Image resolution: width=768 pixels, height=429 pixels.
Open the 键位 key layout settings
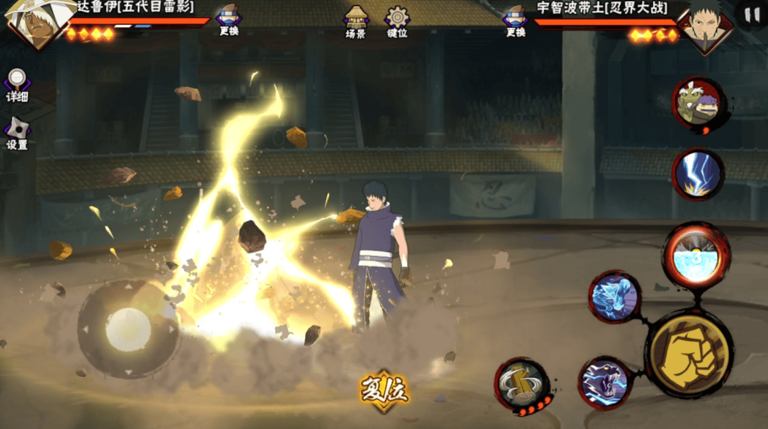click(397, 21)
